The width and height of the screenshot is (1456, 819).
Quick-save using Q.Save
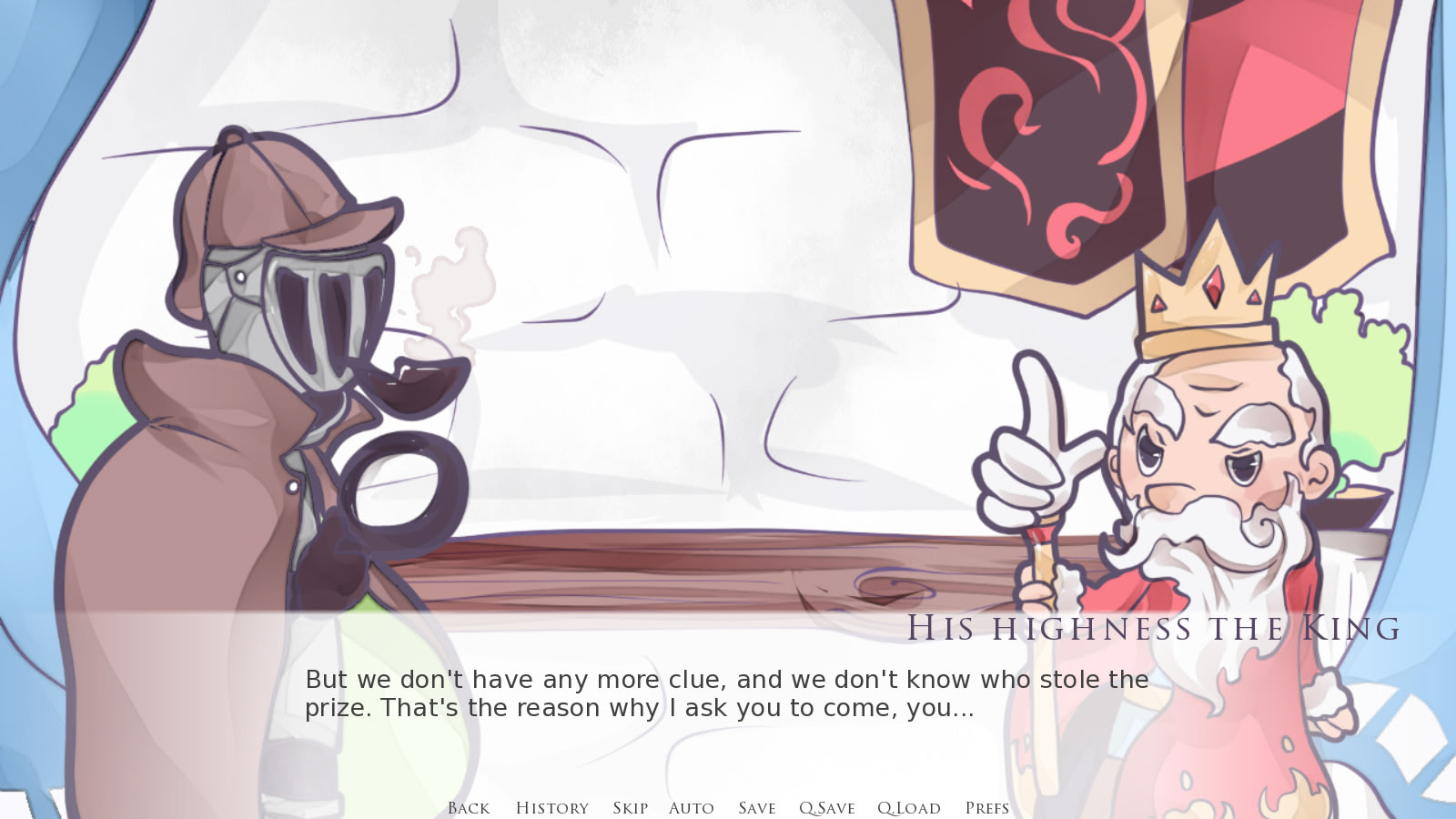[x=826, y=808]
